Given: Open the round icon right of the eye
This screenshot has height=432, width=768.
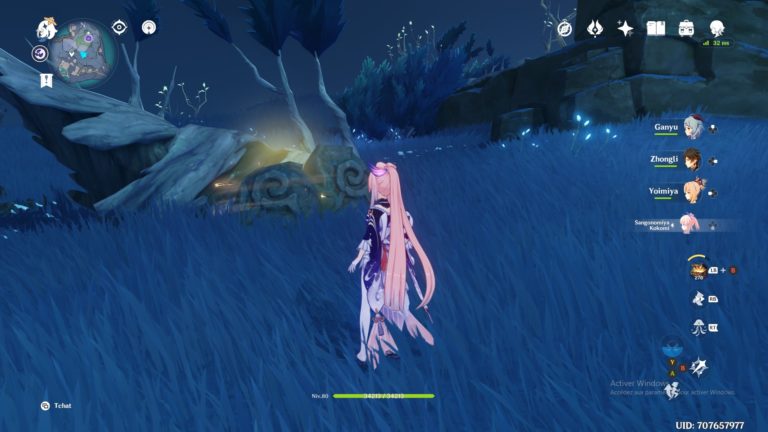Looking at the screenshot, I should [148, 27].
